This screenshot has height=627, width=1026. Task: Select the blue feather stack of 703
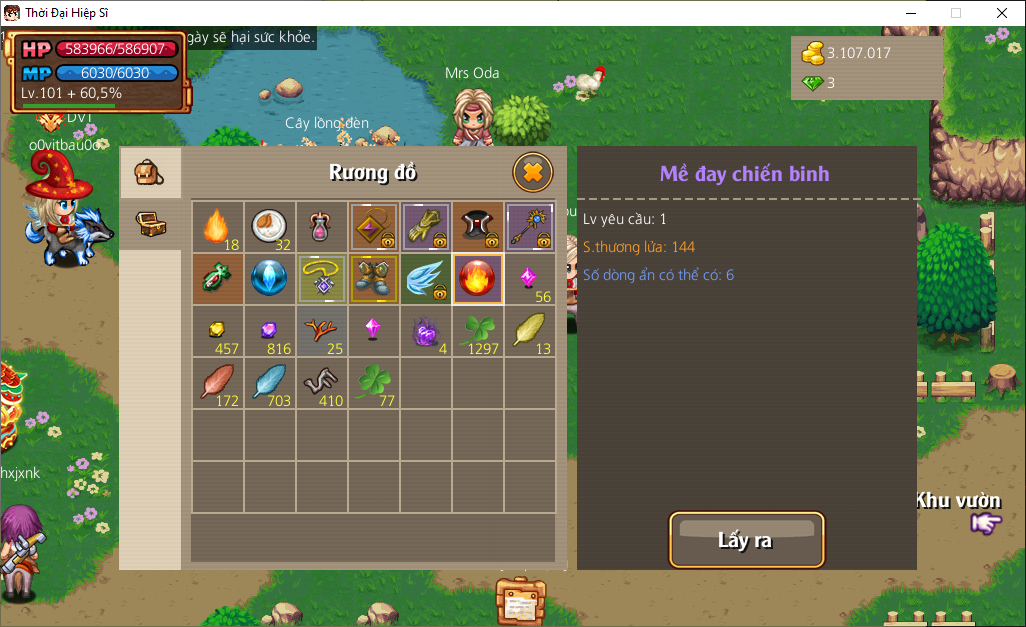(x=270, y=383)
